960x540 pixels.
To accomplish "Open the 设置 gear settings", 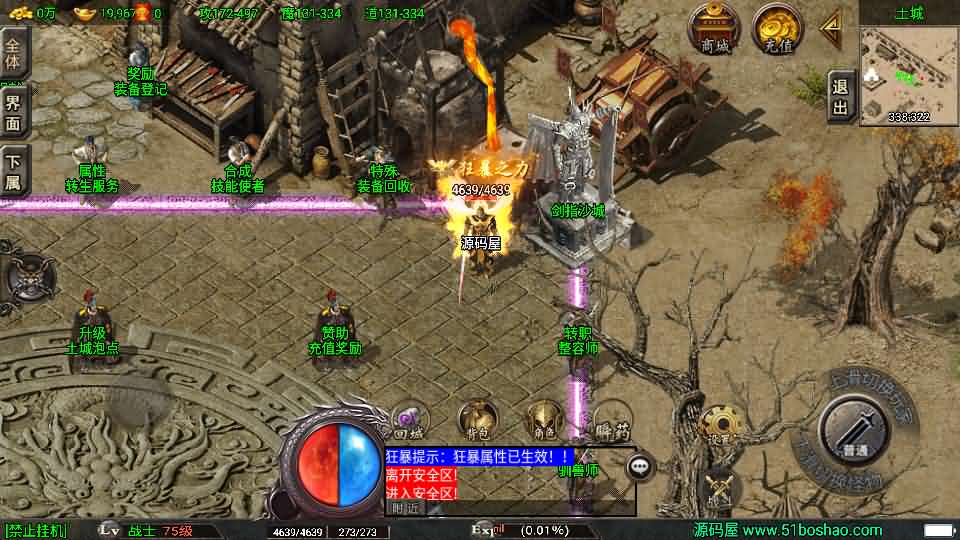I will 716,425.
